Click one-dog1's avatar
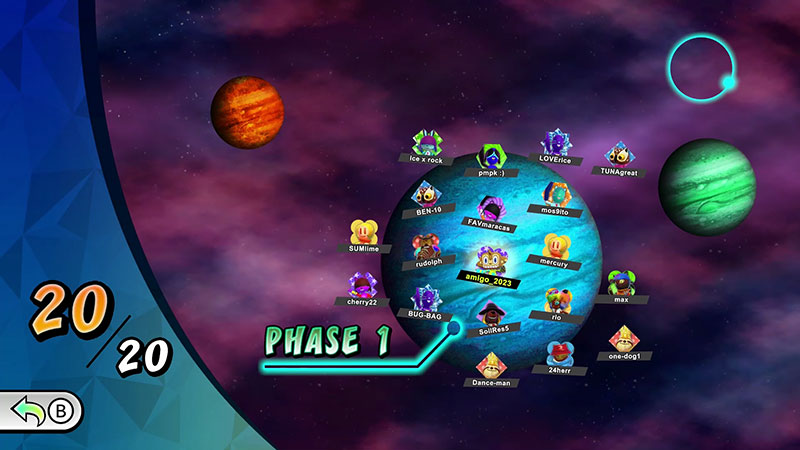This screenshot has height=450, width=800. pos(624,340)
